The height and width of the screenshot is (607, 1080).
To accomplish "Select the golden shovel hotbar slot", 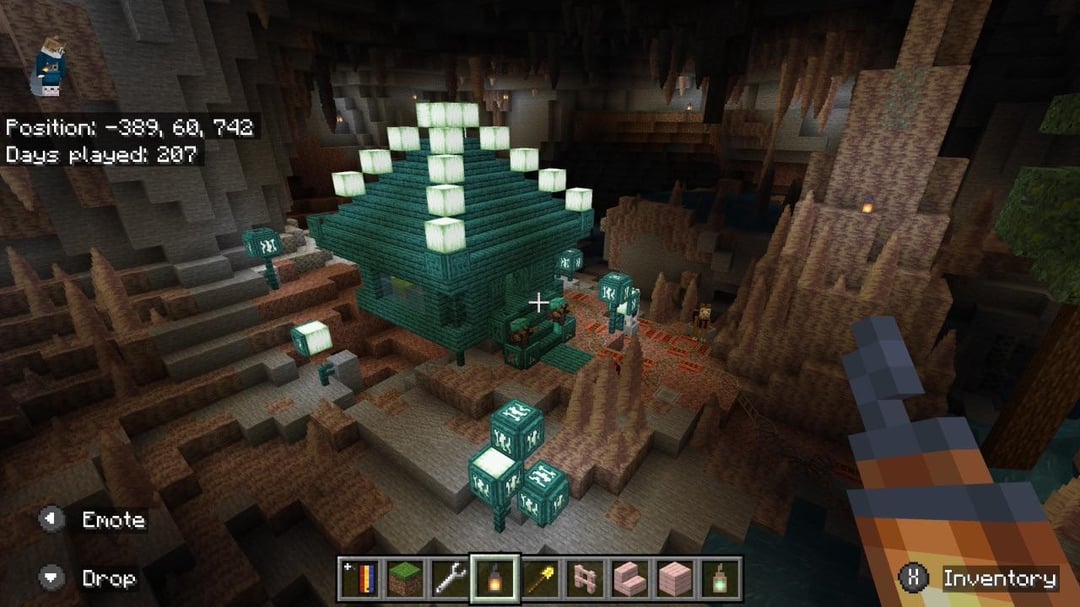I will point(540,578).
